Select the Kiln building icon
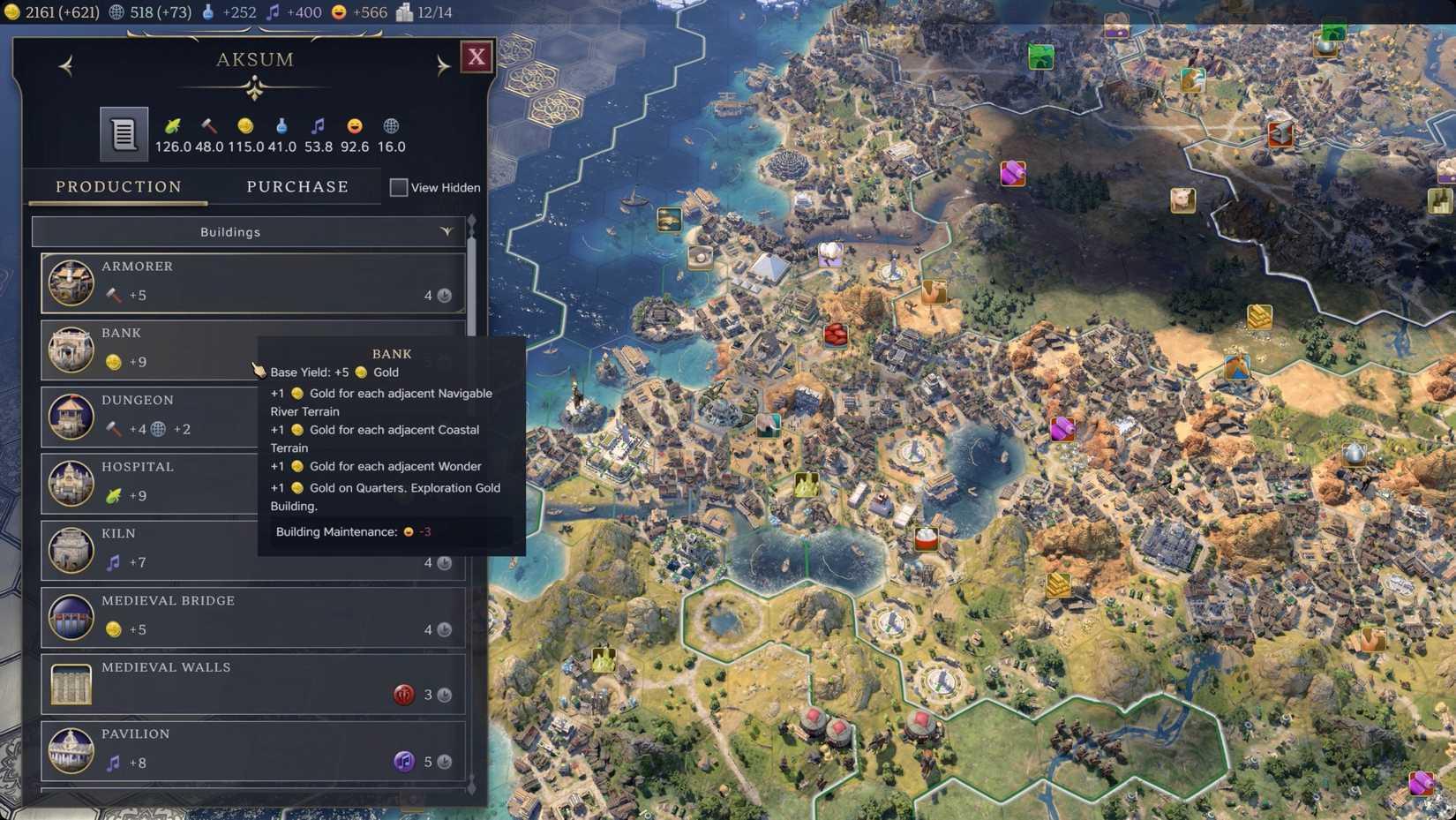 pos(71,549)
